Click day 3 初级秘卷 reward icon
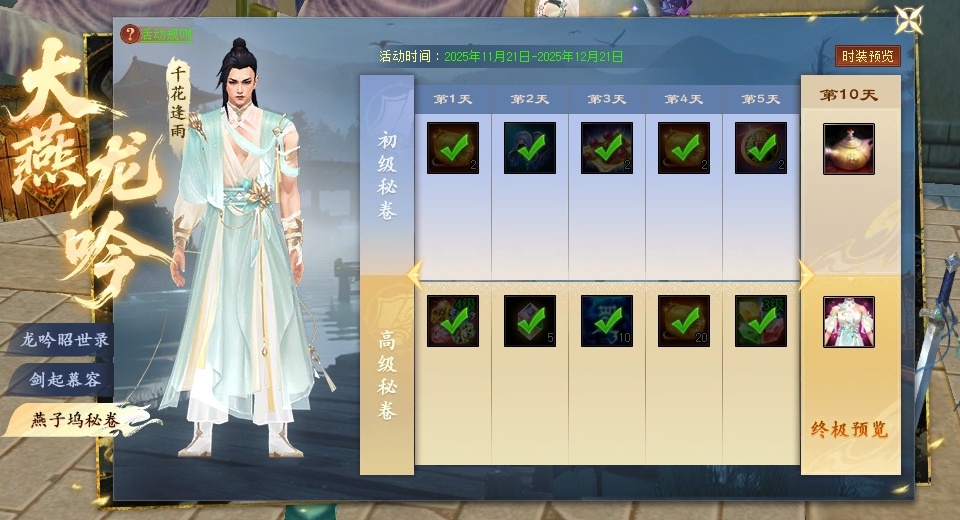 607,149
